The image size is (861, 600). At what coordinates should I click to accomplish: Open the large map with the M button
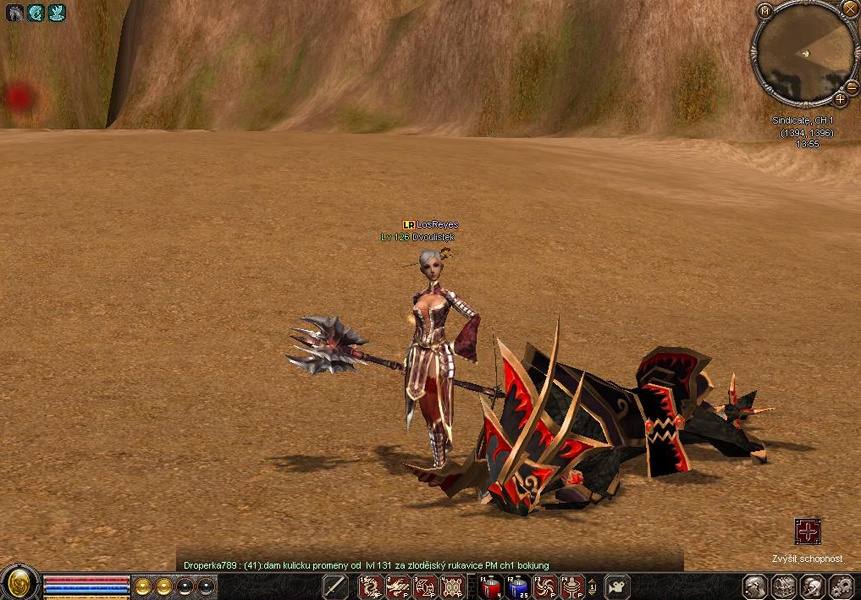[x=764, y=10]
